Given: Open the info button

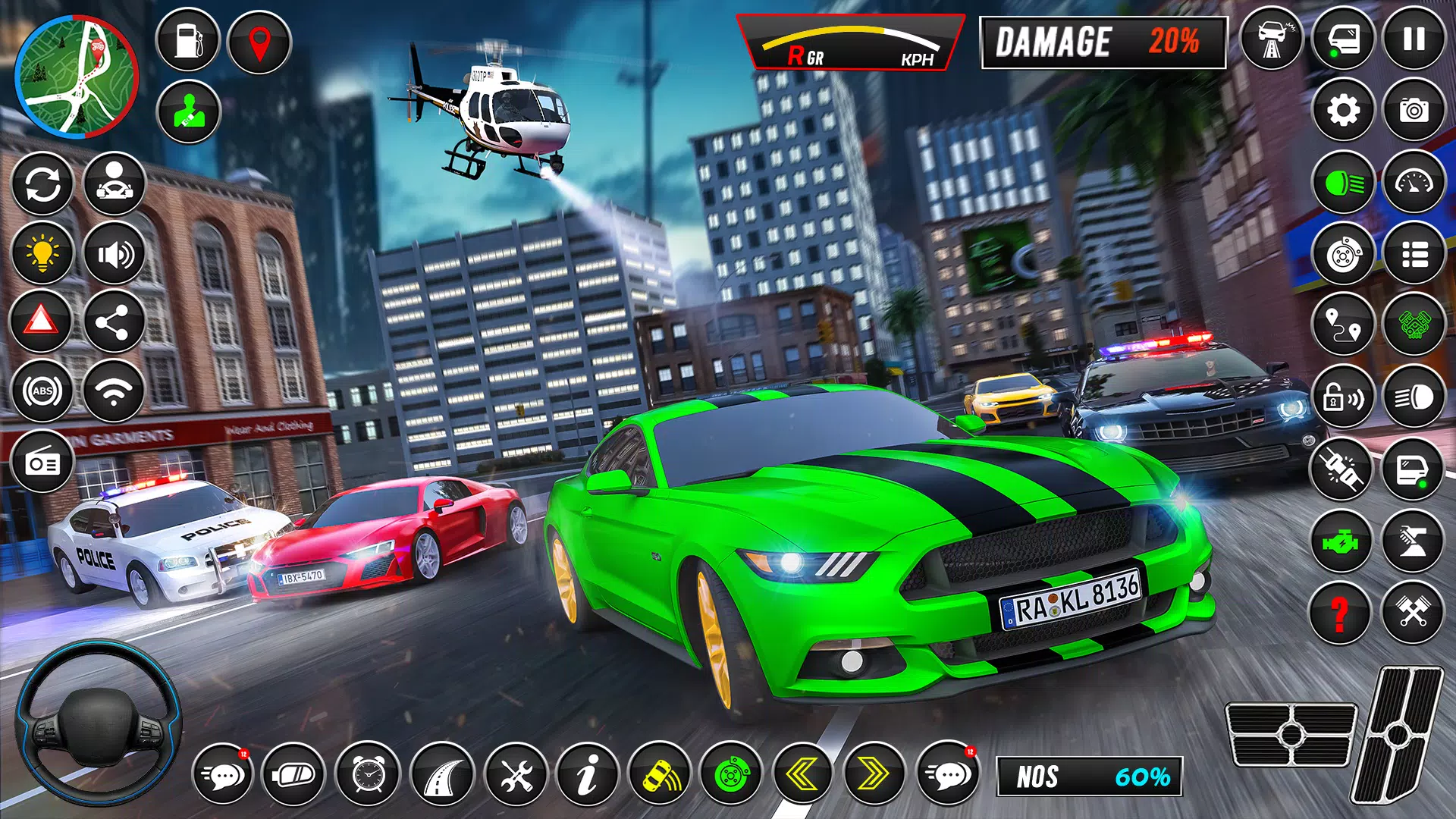Looking at the screenshot, I should (x=587, y=774).
